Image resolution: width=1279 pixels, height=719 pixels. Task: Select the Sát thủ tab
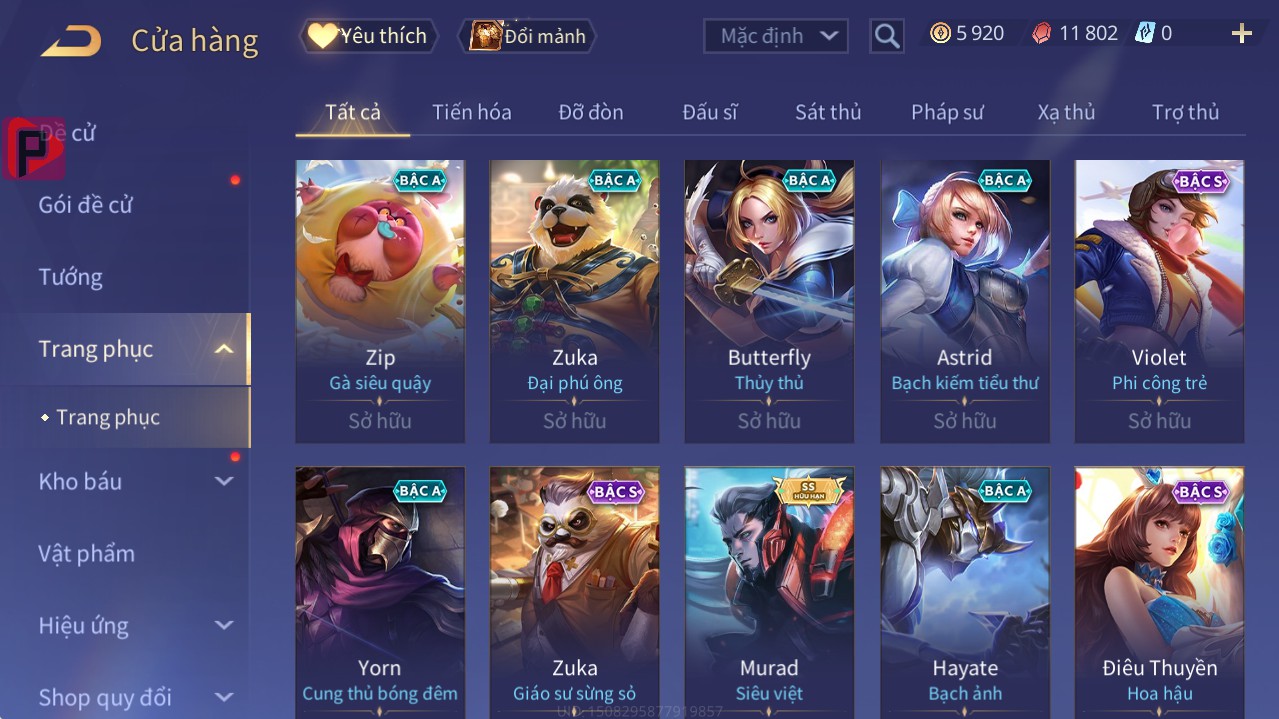click(x=828, y=112)
